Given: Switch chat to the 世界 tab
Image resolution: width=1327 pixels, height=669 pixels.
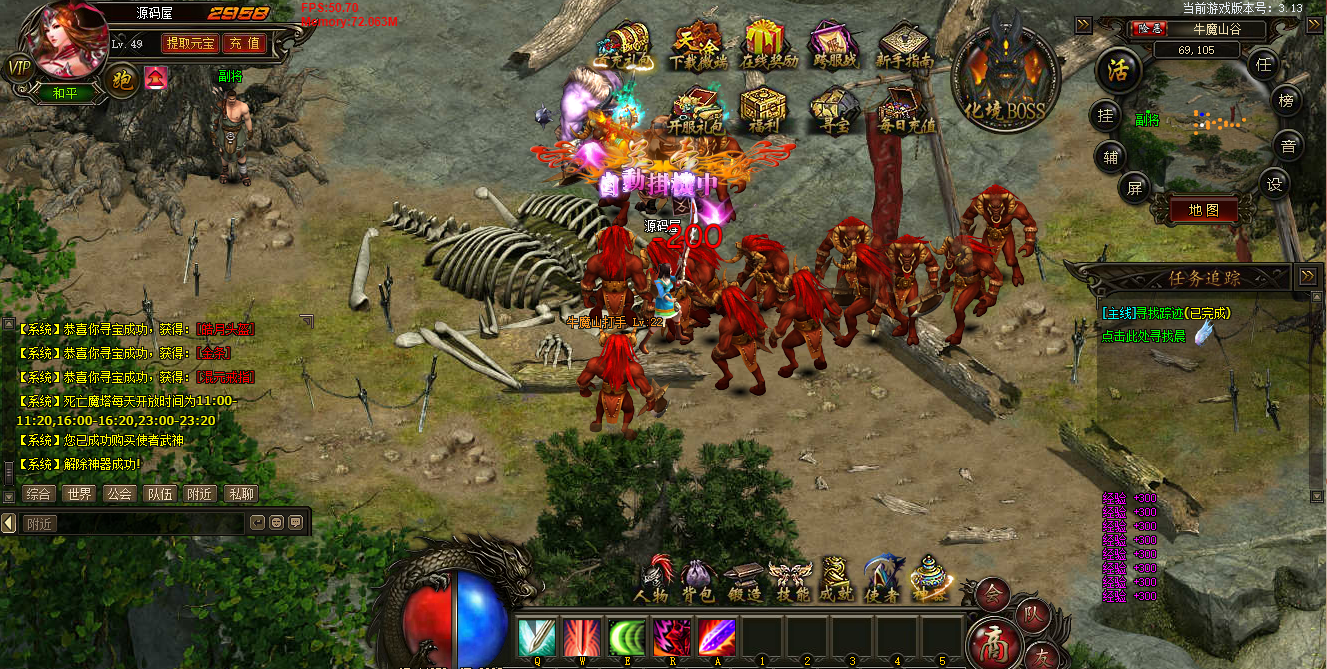Looking at the screenshot, I should (x=77, y=493).
